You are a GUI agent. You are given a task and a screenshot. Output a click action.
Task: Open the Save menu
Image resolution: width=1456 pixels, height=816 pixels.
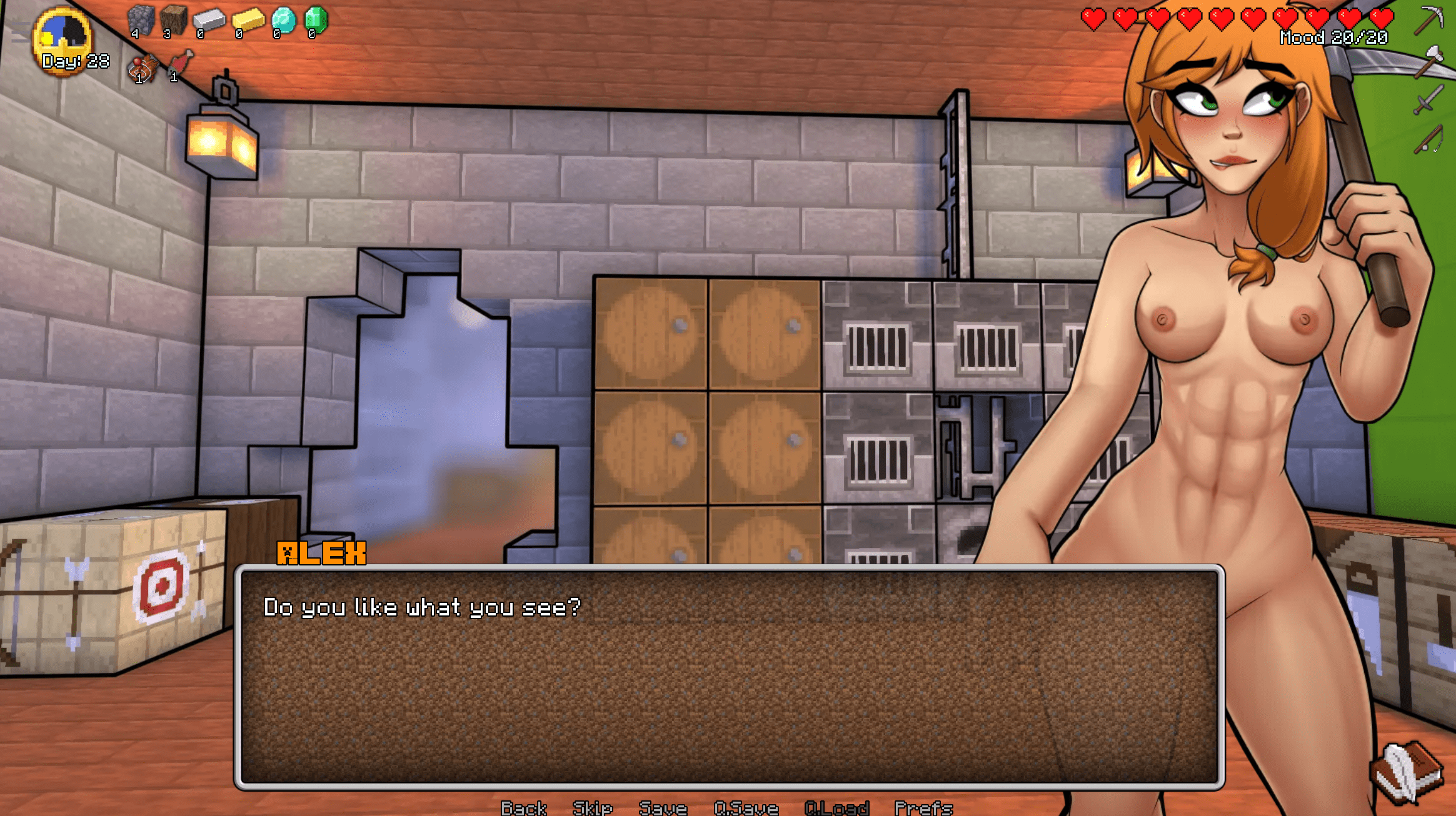663,808
